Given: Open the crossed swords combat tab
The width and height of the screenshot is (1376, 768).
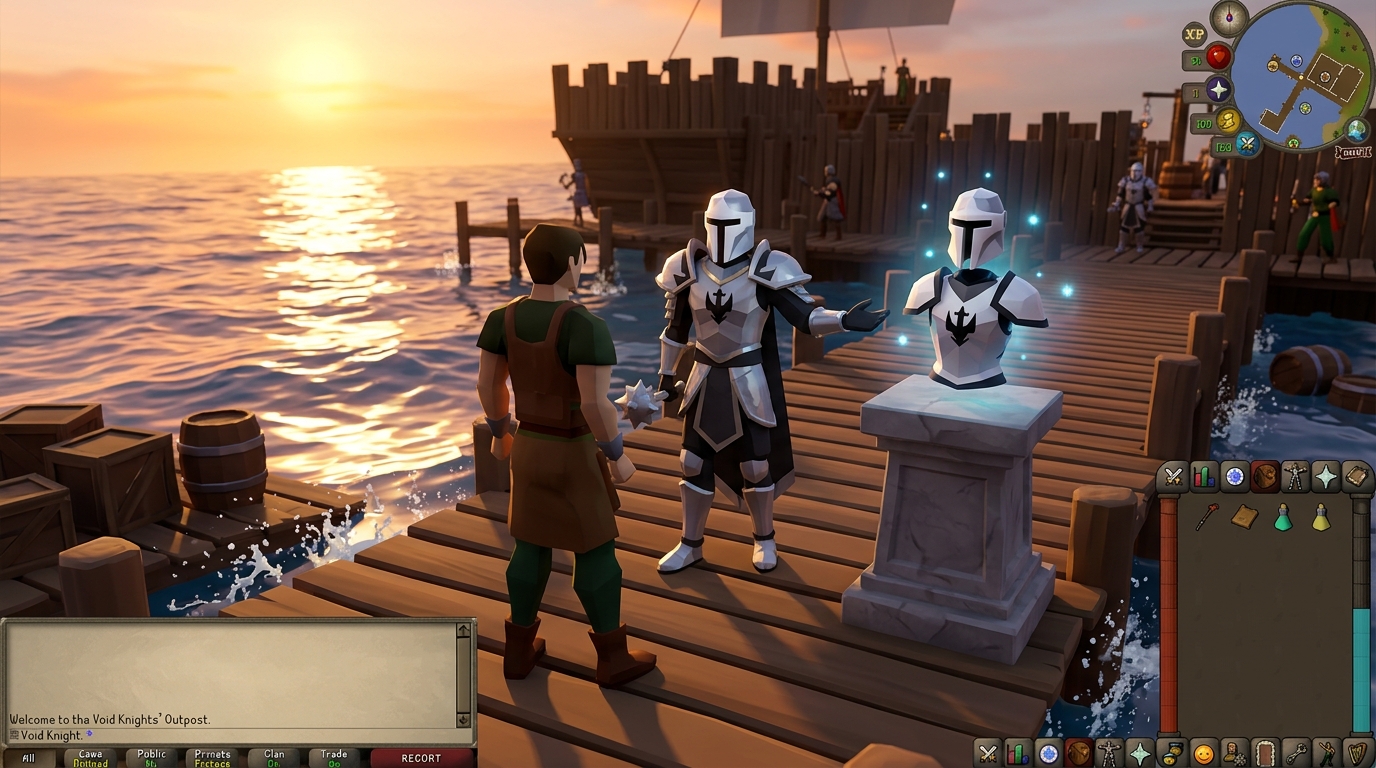Looking at the screenshot, I should pyautogui.click(x=1172, y=477).
